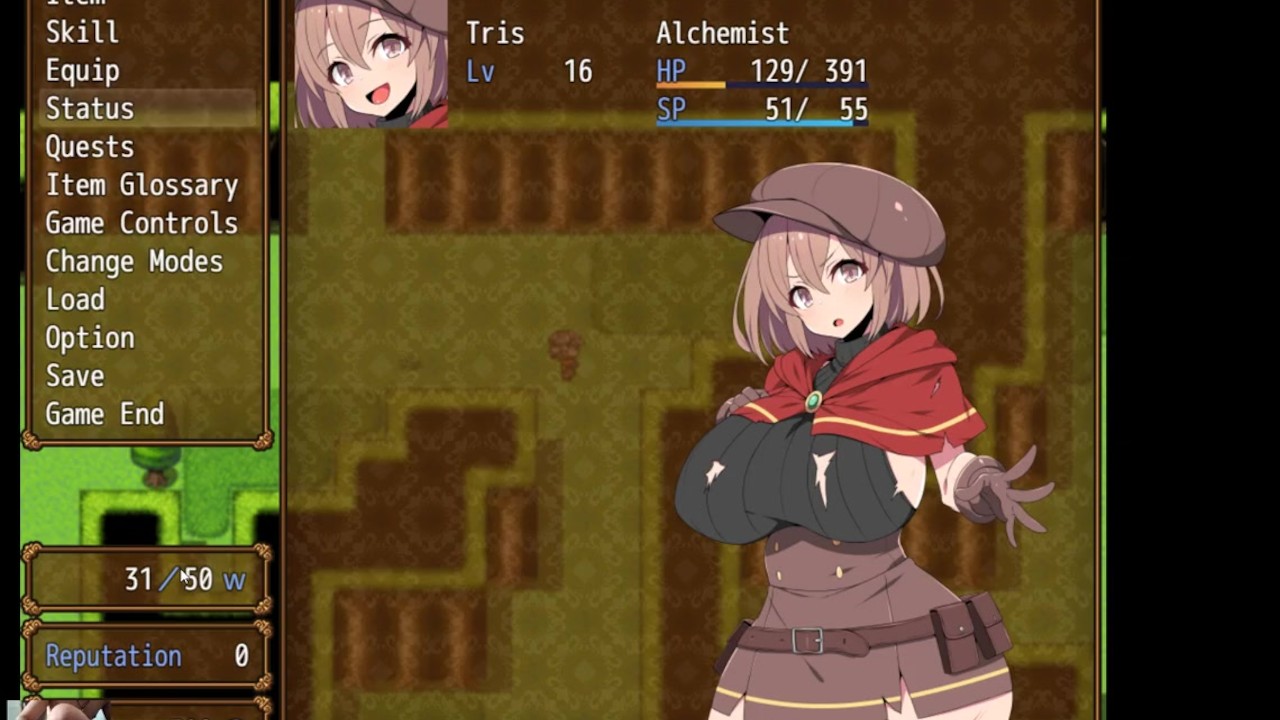Open the Option settings

tap(90, 338)
